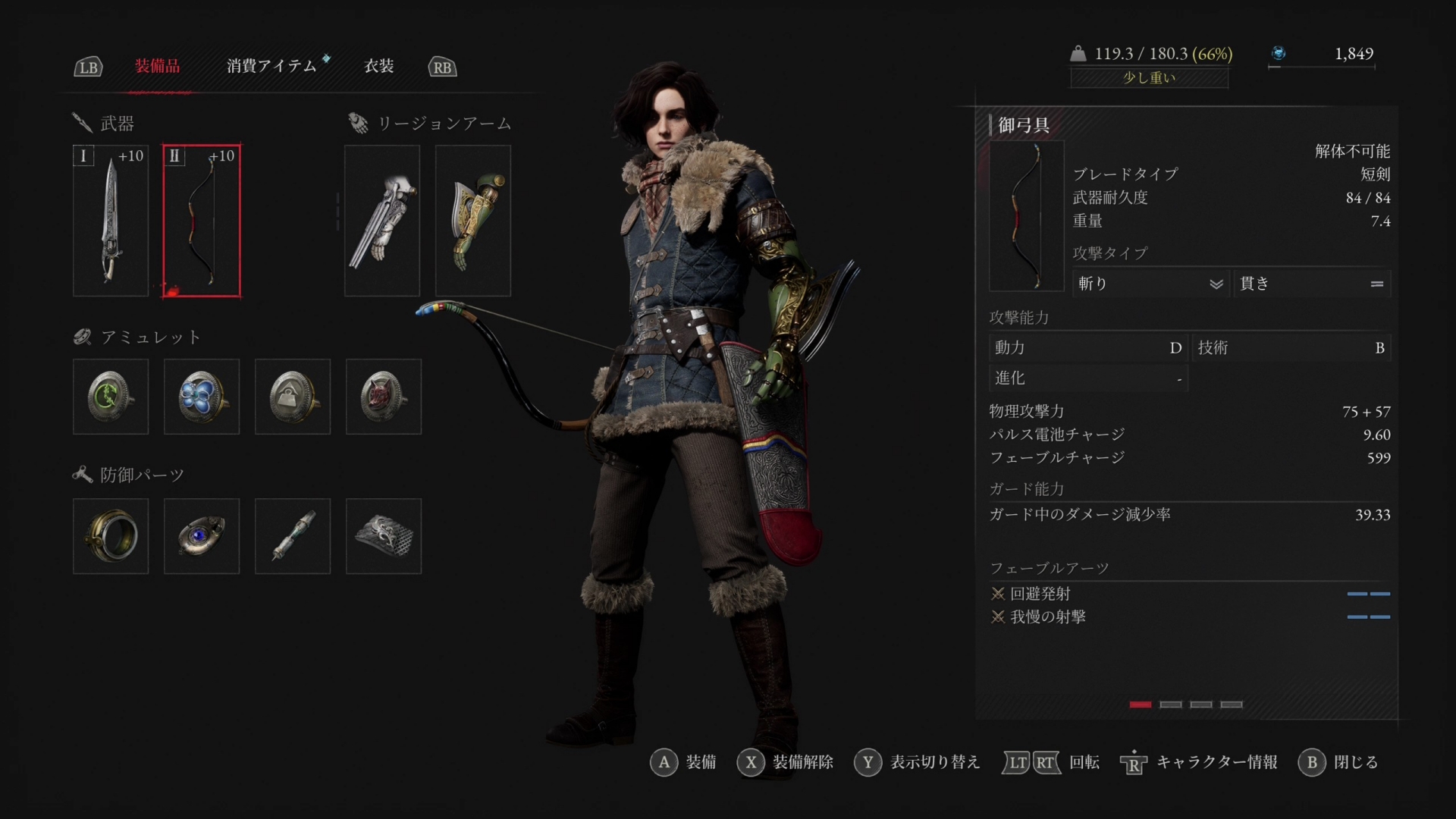Open the first Legion Arm slot
The height and width of the screenshot is (819, 1456).
pyautogui.click(x=381, y=220)
